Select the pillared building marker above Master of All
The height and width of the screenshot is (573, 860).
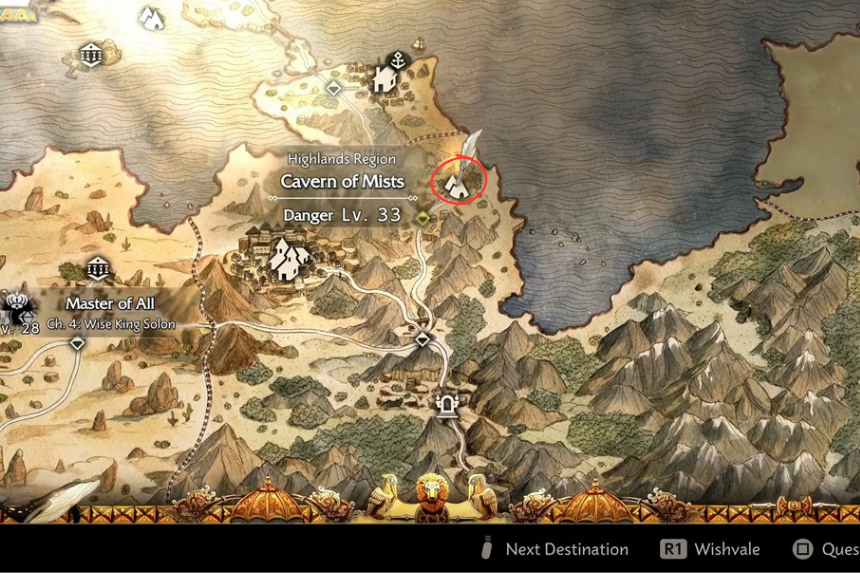pyautogui.click(x=97, y=268)
